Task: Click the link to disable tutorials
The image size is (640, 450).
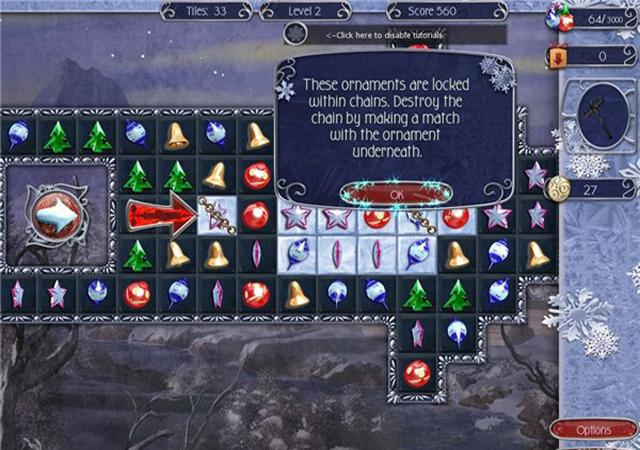Action: [385, 35]
